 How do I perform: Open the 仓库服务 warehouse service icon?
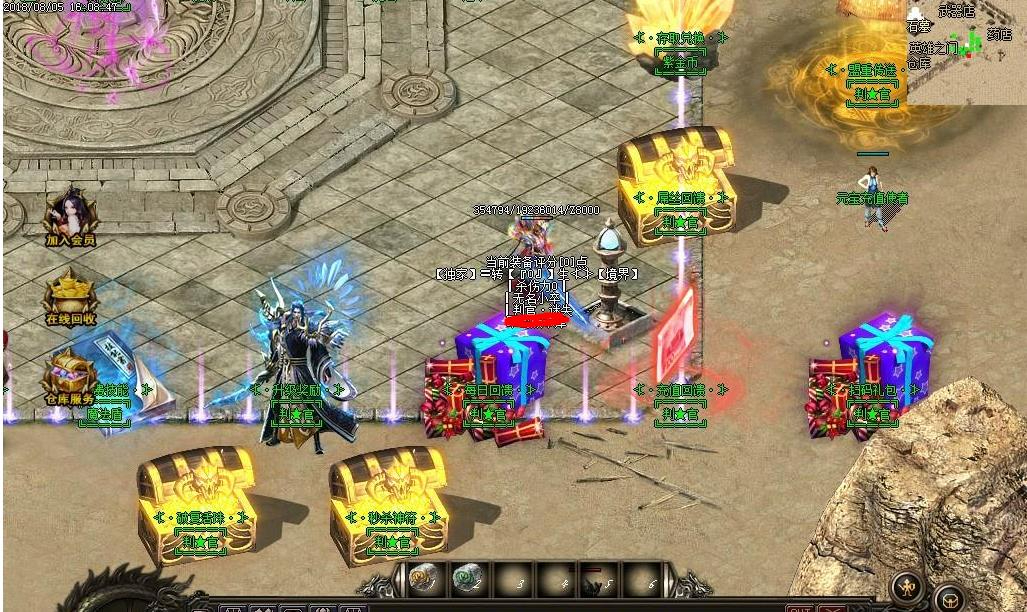(68, 379)
